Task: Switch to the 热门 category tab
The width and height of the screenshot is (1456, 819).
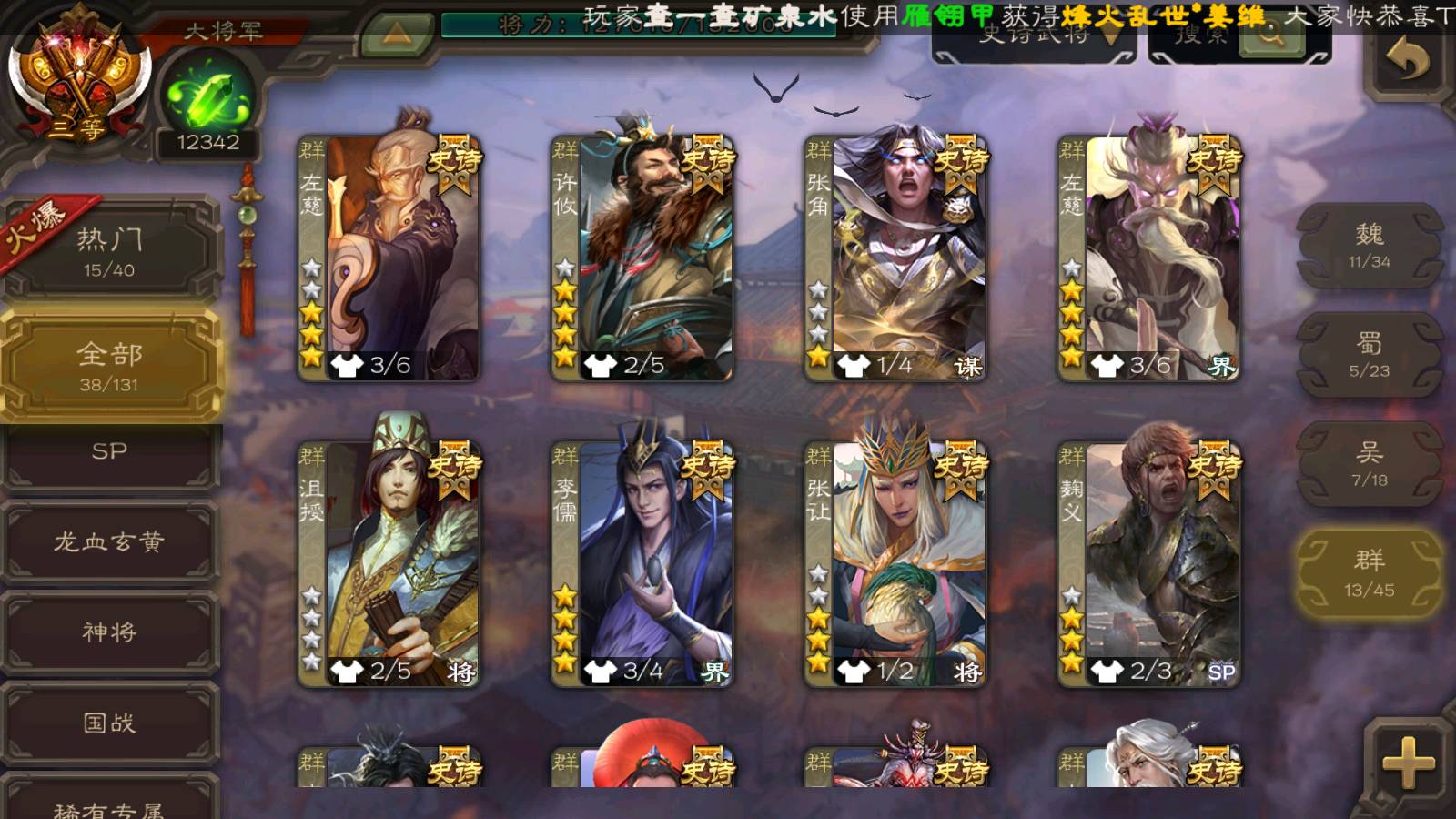Action: pyautogui.click(x=109, y=252)
